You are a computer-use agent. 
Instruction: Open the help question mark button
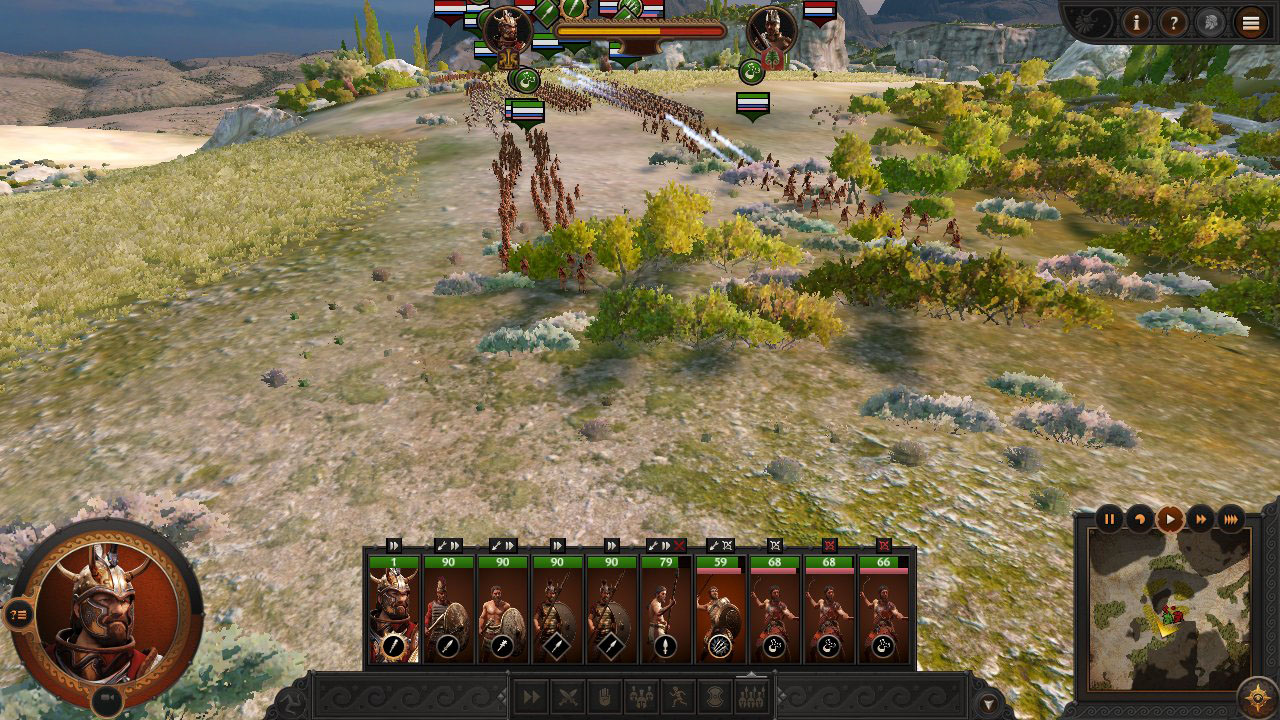(x=1173, y=21)
